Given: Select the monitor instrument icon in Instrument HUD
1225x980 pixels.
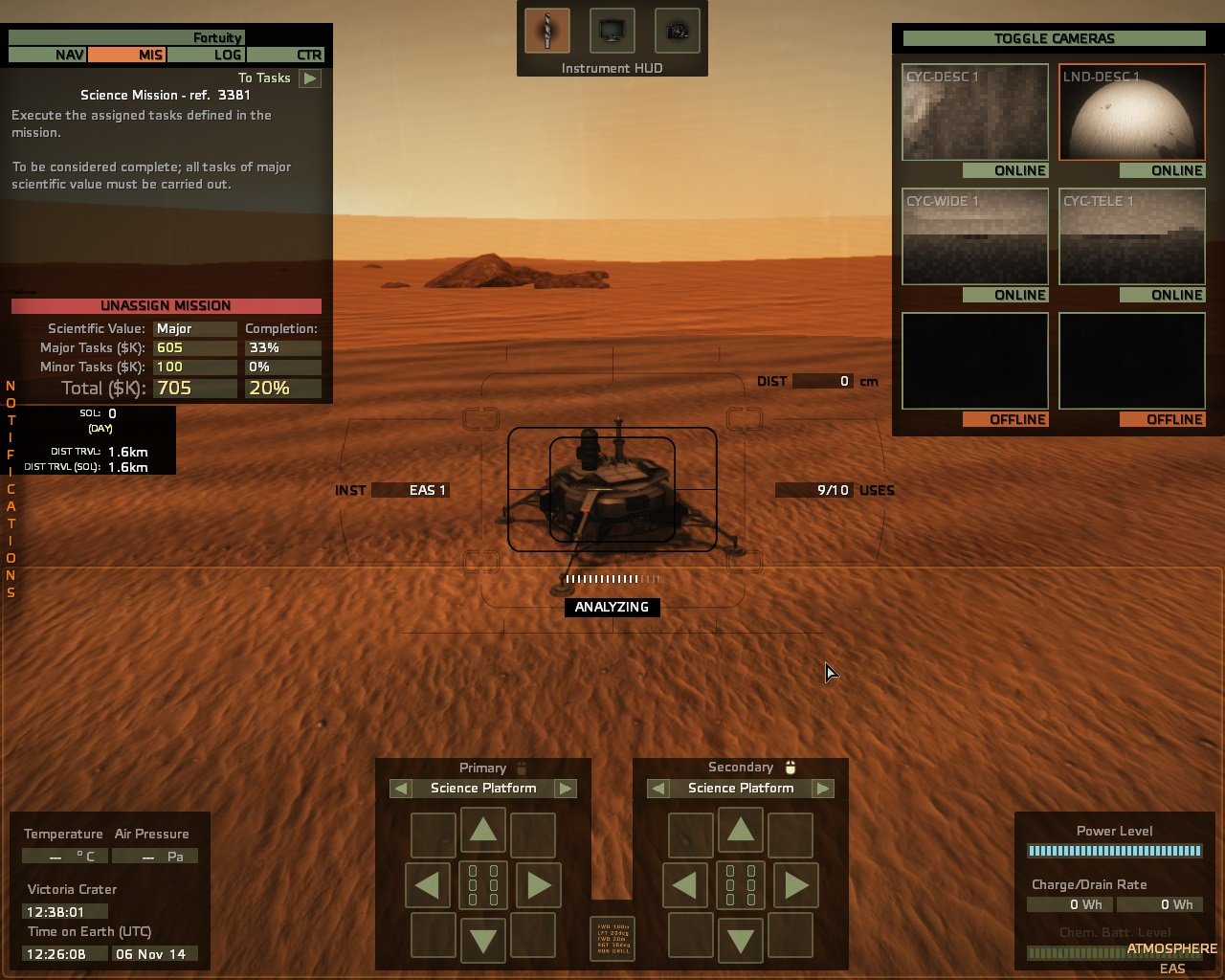Looking at the screenshot, I should 611,30.
